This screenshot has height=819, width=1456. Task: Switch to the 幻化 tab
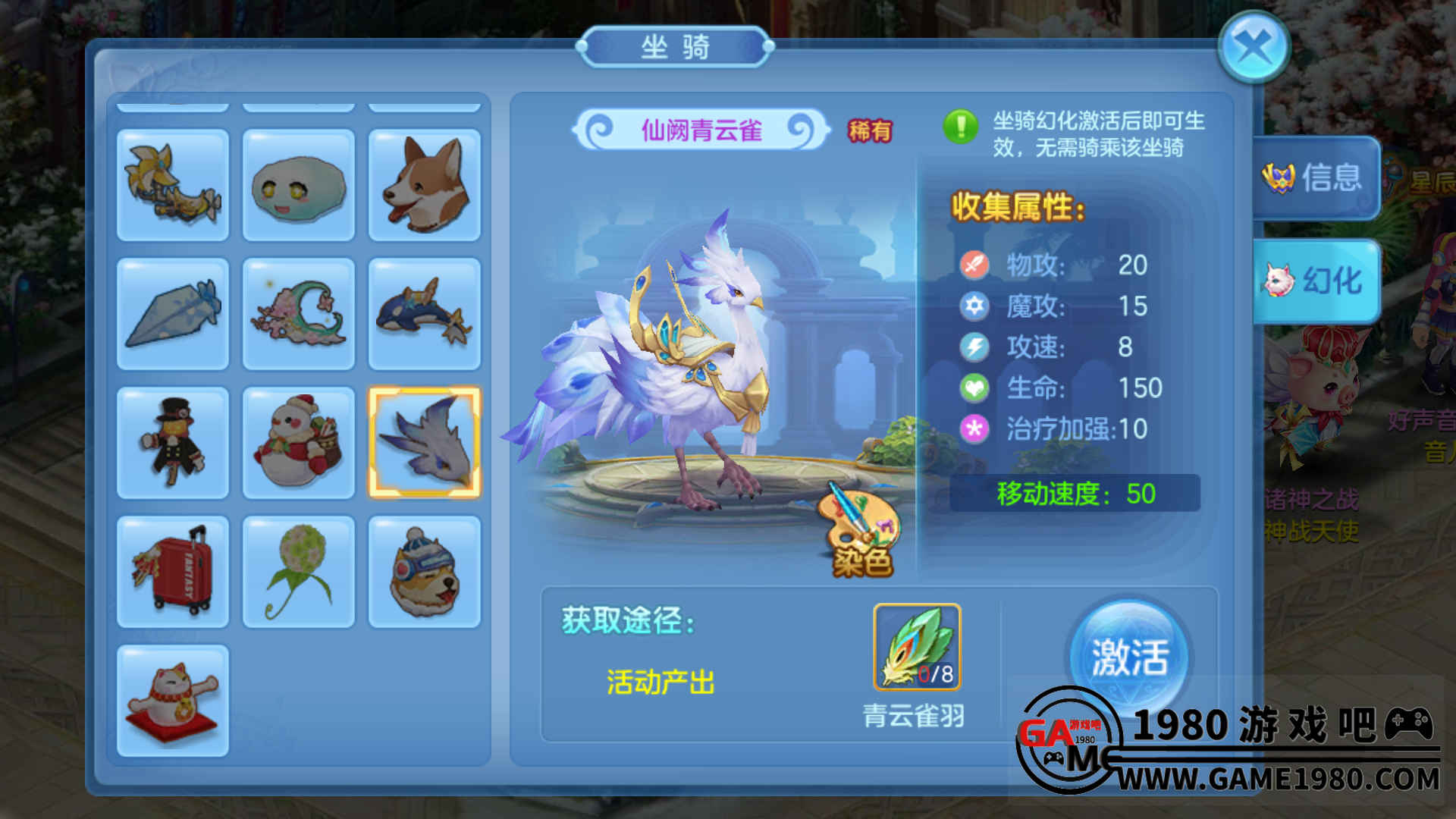(x=1317, y=281)
